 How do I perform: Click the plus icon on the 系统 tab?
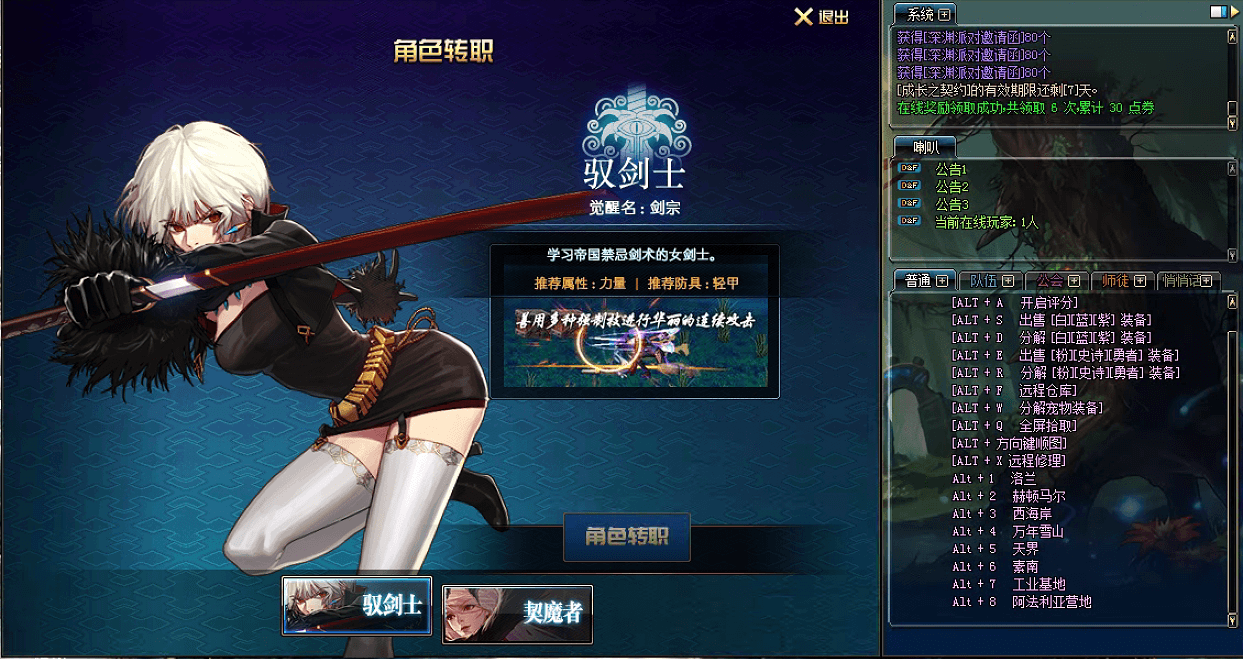[943, 14]
